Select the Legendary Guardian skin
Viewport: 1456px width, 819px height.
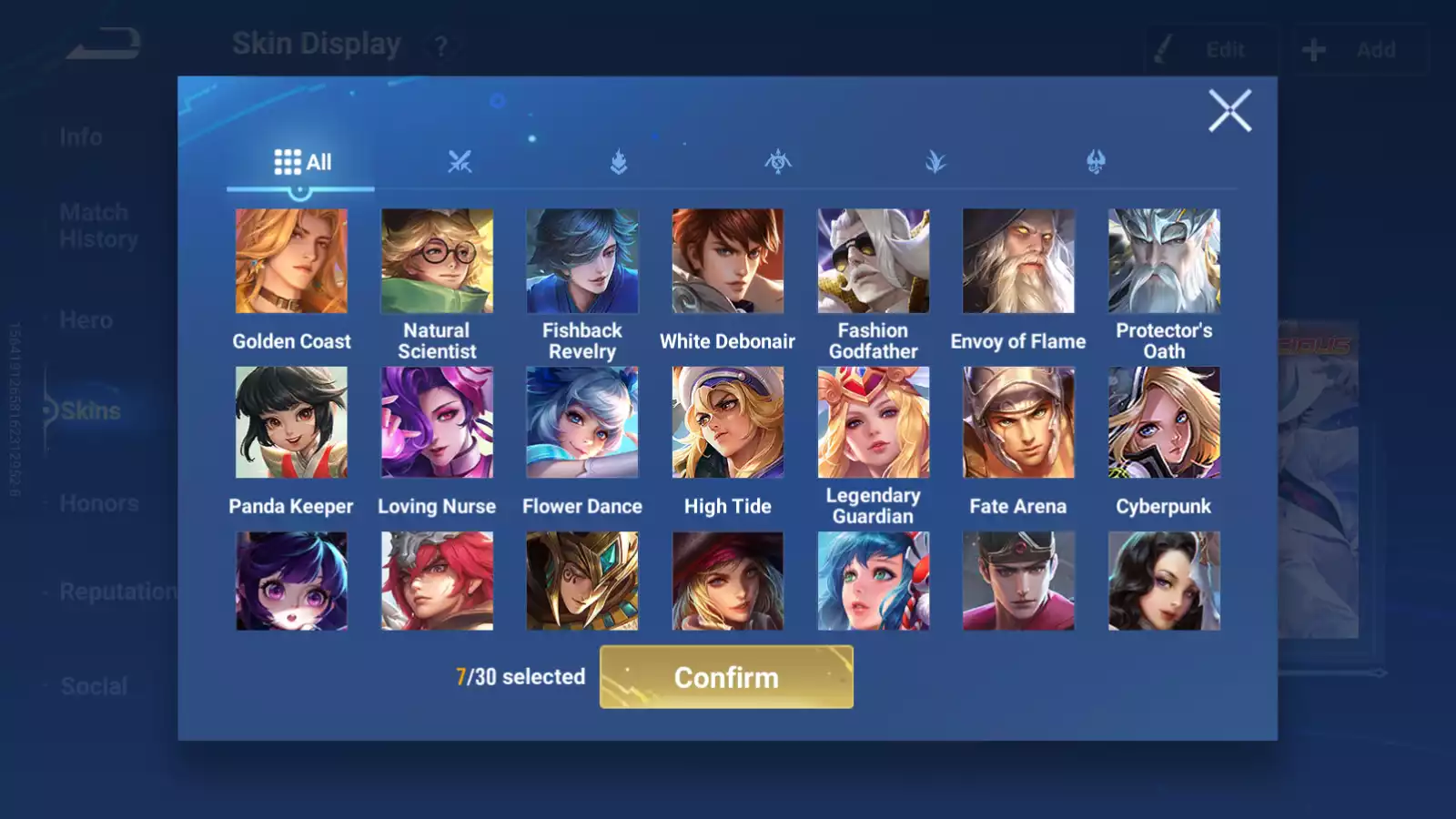pyautogui.click(x=874, y=422)
